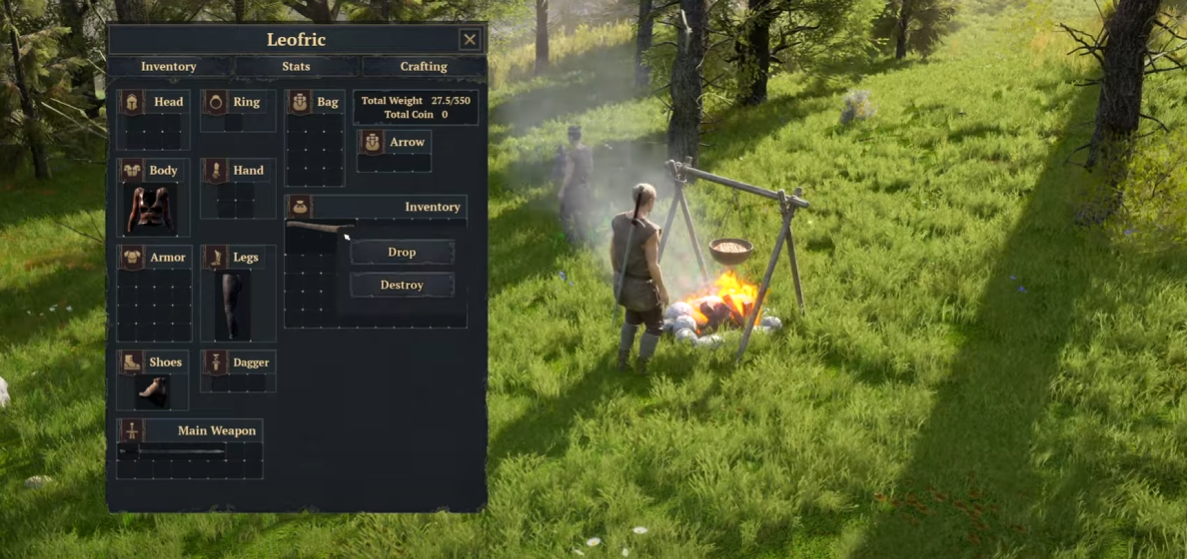Switch to the Stats tab
Screen dimensions: 1187x559
point(296,67)
